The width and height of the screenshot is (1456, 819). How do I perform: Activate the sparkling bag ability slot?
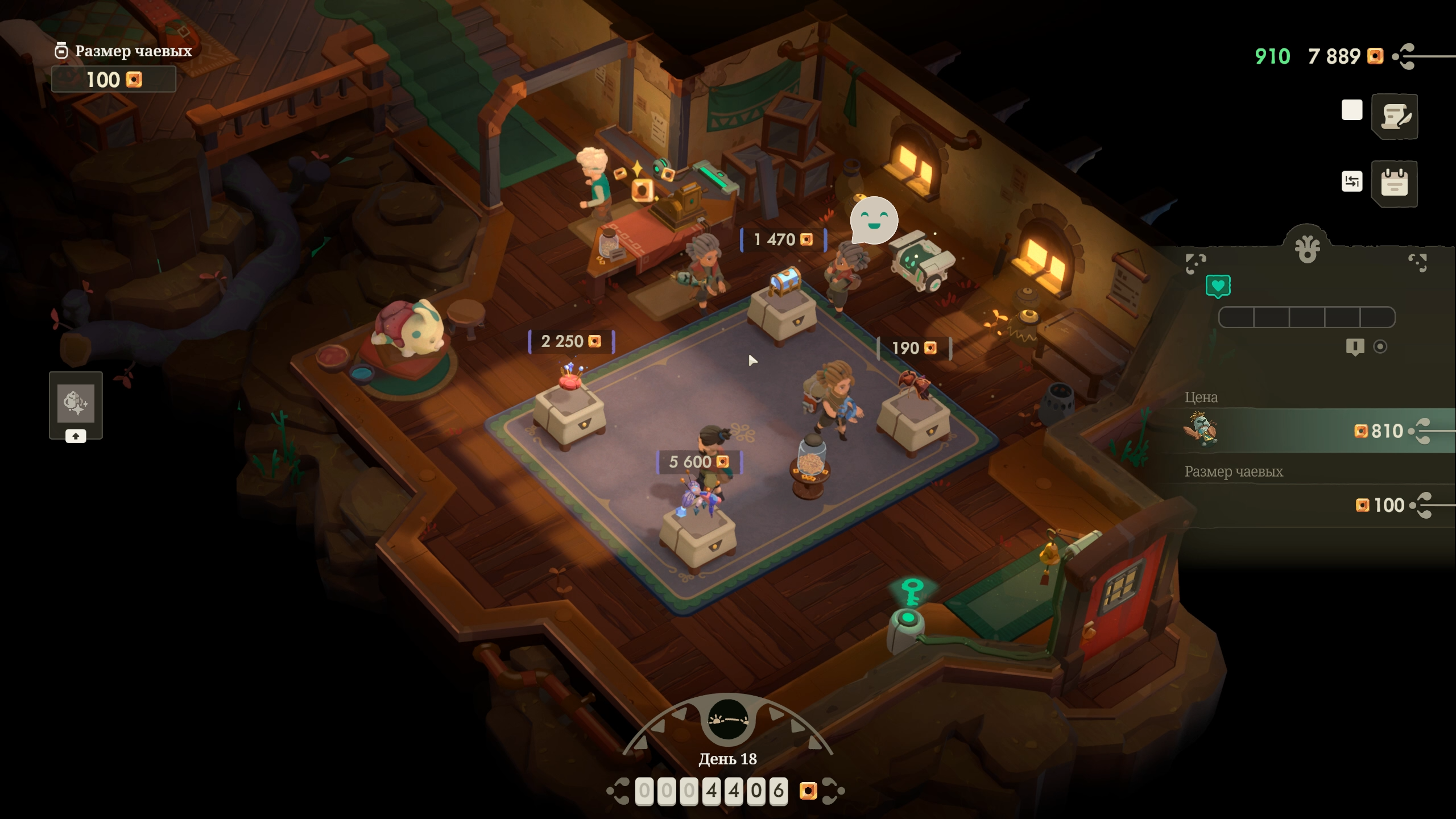tap(76, 403)
